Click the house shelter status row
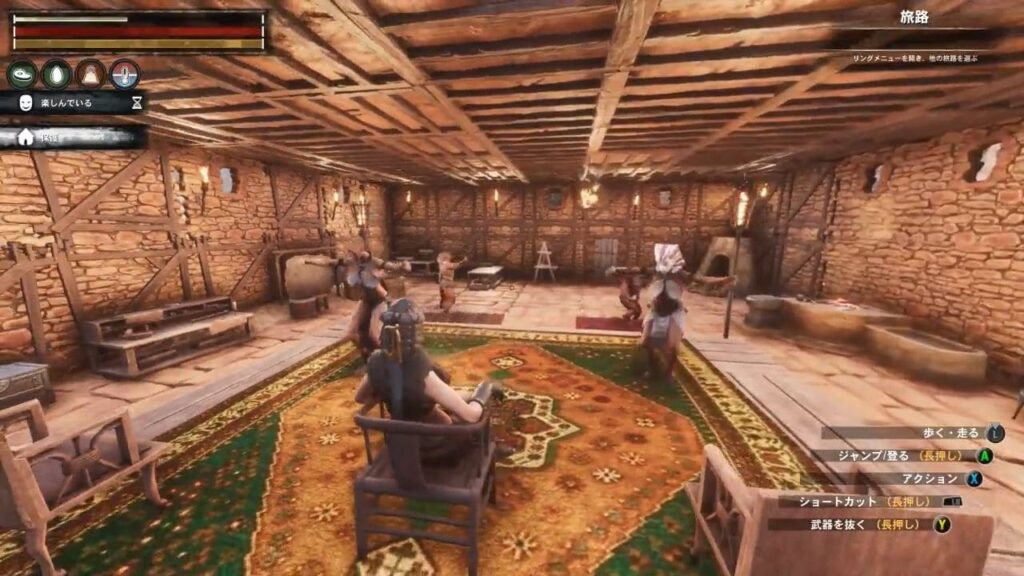The height and width of the screenshot is (576, 1024). pyautogui.click(x=72, y=138)
